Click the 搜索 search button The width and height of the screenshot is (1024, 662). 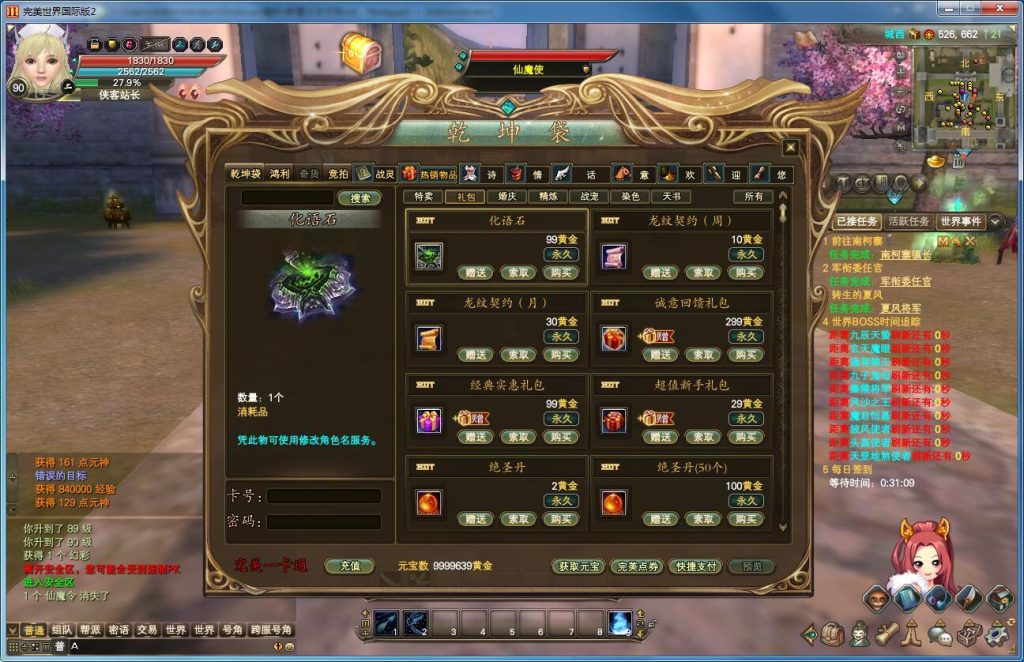point(359,198)
